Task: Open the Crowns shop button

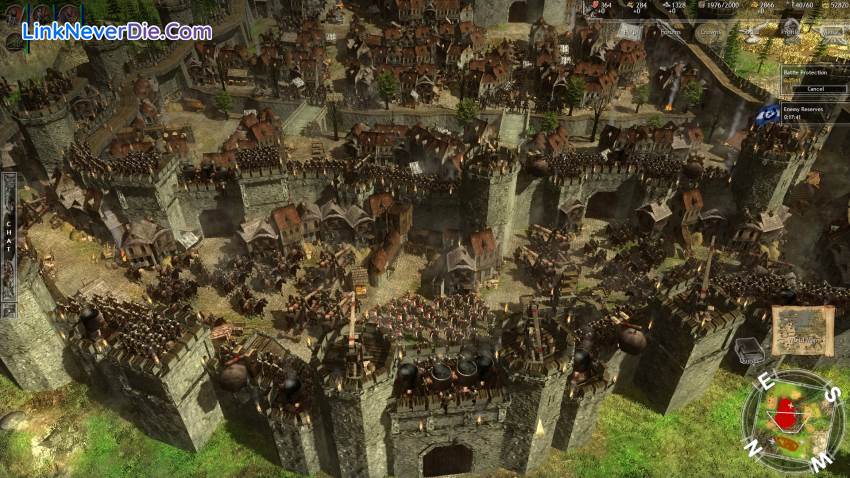Action: coord(709,32)
